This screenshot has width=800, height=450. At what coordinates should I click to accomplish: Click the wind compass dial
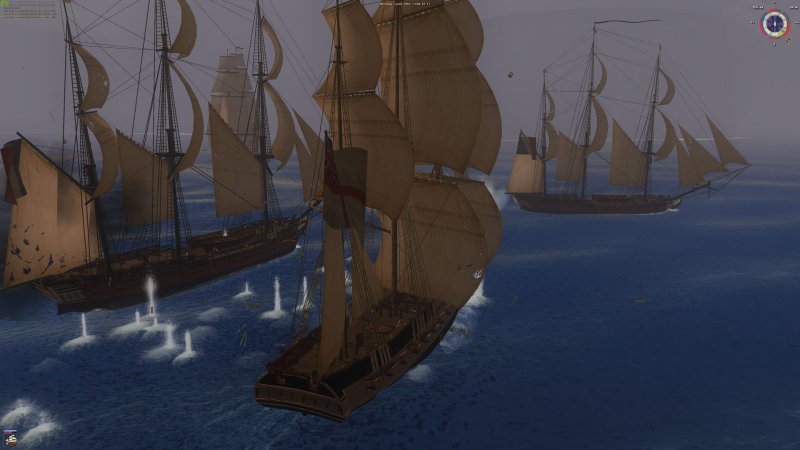coord(775,24)
